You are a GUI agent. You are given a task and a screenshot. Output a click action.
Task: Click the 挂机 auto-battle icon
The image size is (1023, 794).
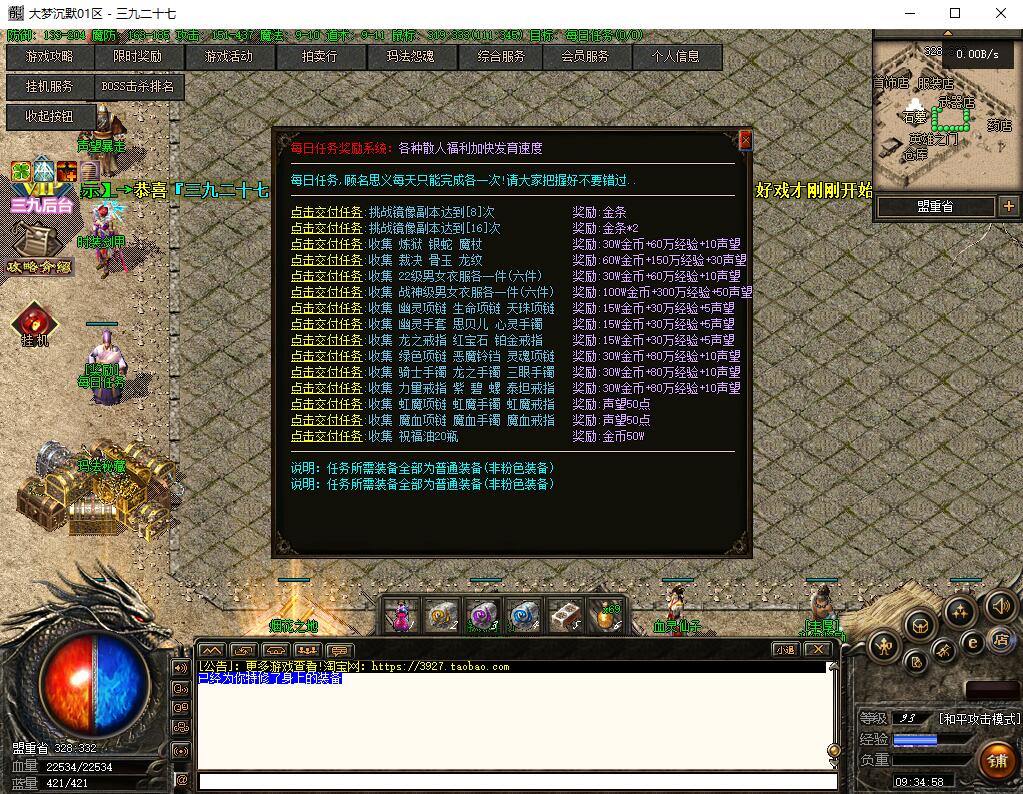click(x=34, y=324)
